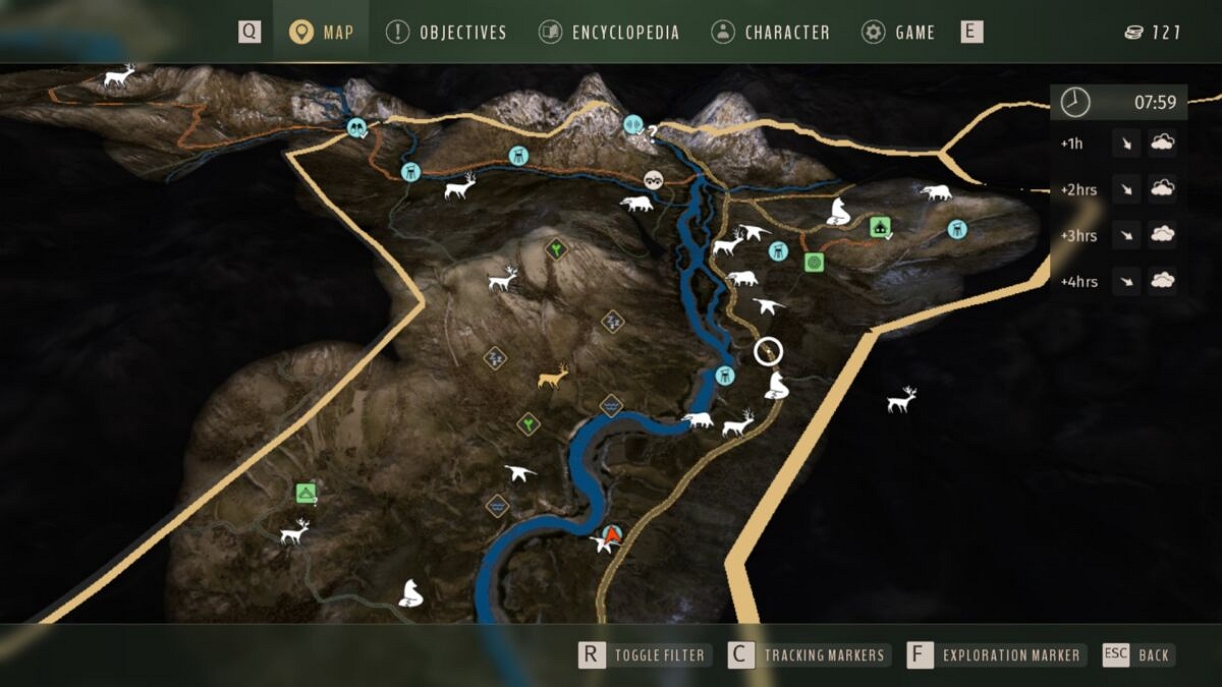
Task: Switch to the Objectives tab
Action: [x=446, y=32]
